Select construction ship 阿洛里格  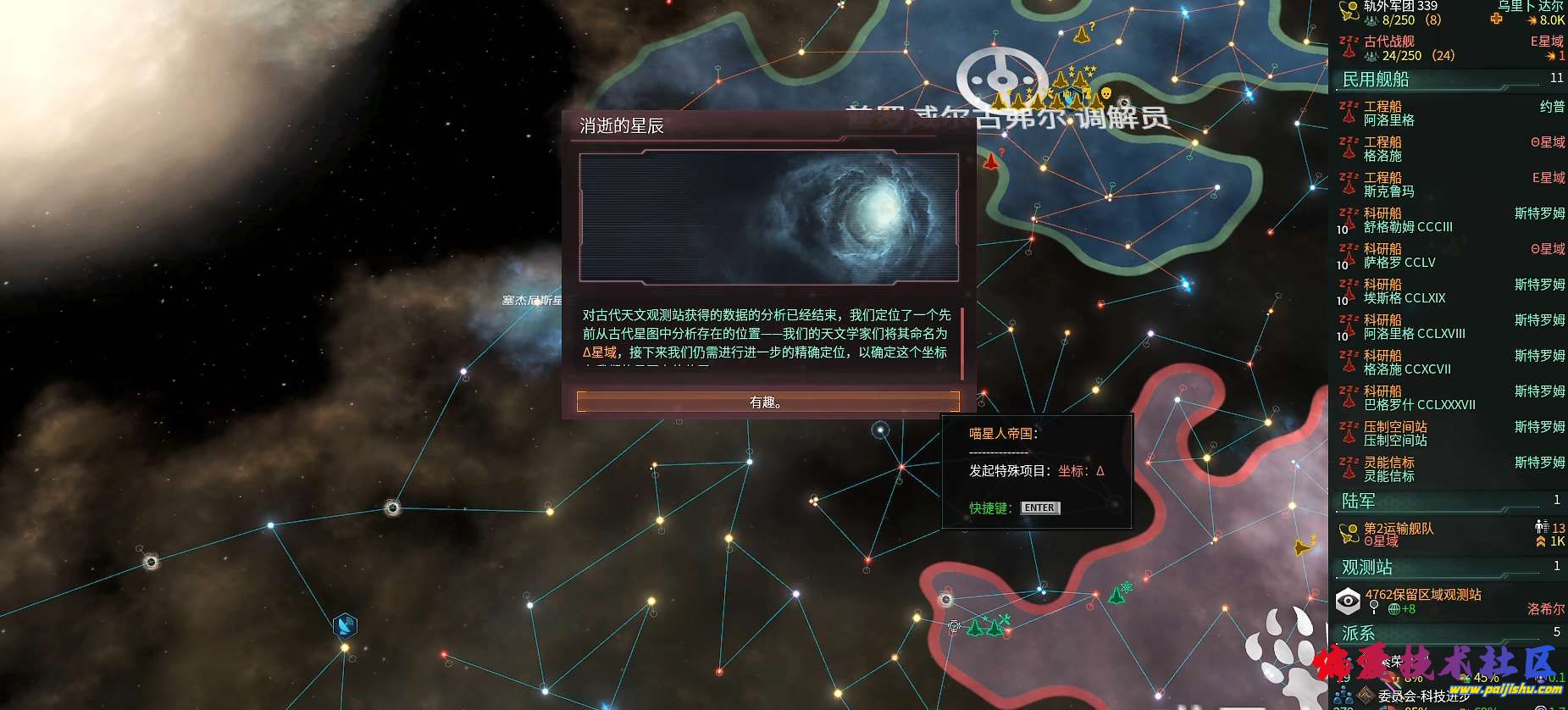coord(1449,114)
